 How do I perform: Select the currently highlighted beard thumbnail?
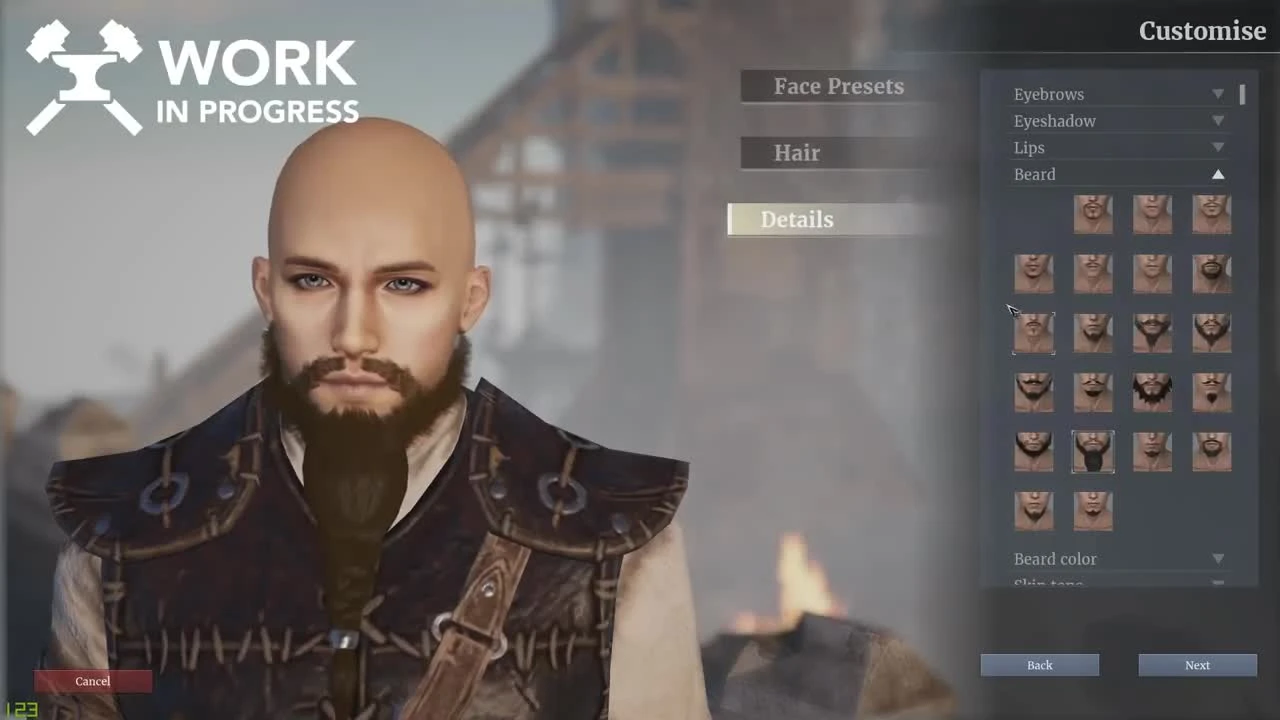click(x=1093, y=452)
